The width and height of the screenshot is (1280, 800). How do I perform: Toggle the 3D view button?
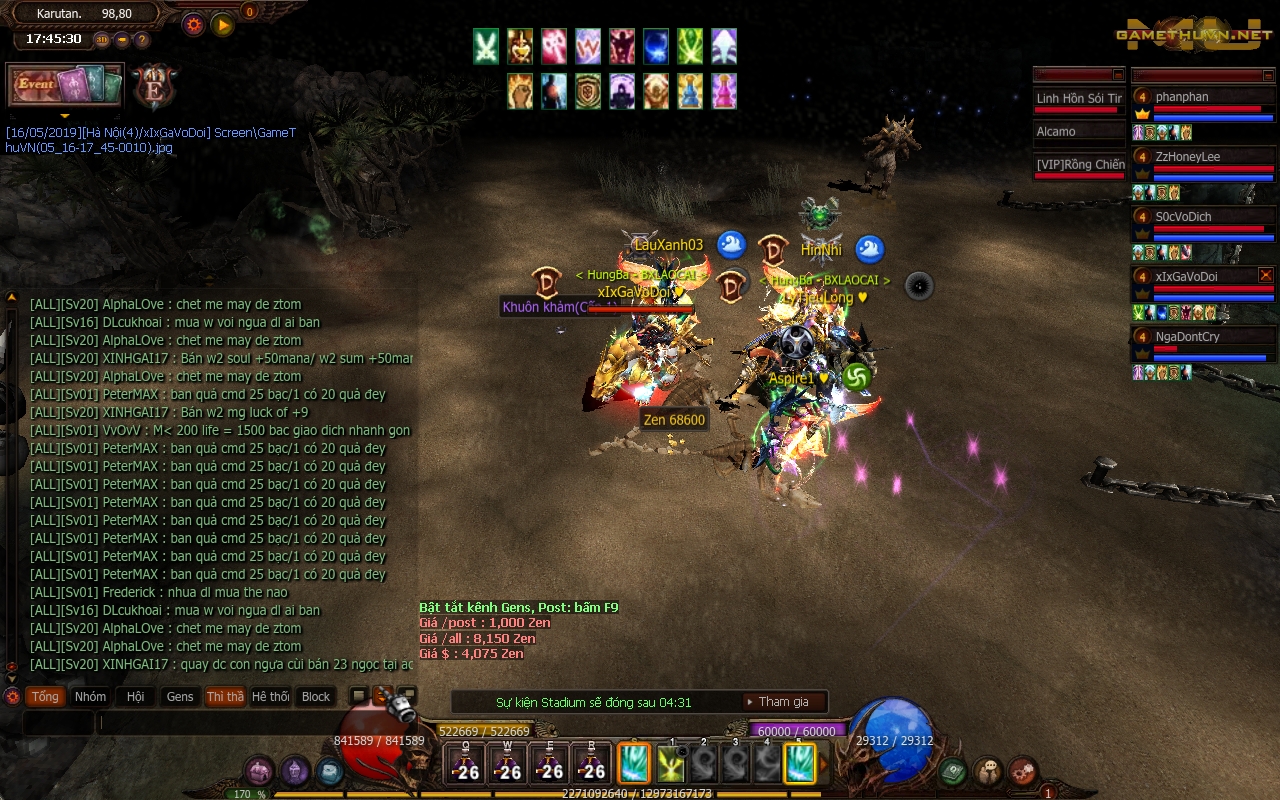(x=101, y=40)
